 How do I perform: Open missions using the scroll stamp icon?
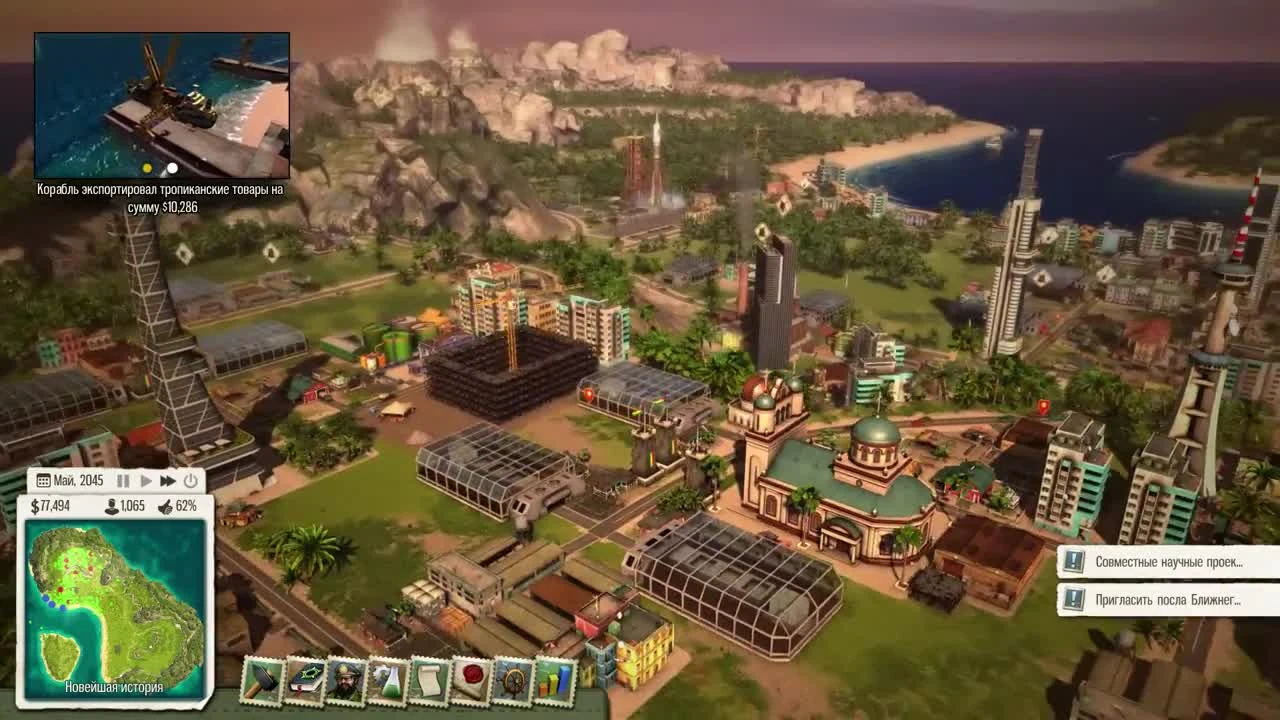(430, 681)
